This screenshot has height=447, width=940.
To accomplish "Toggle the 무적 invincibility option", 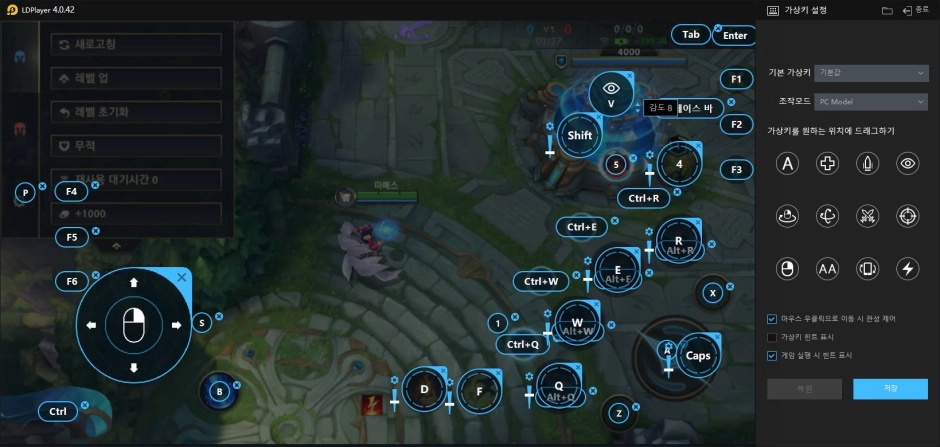I will (x=135, y=146).
